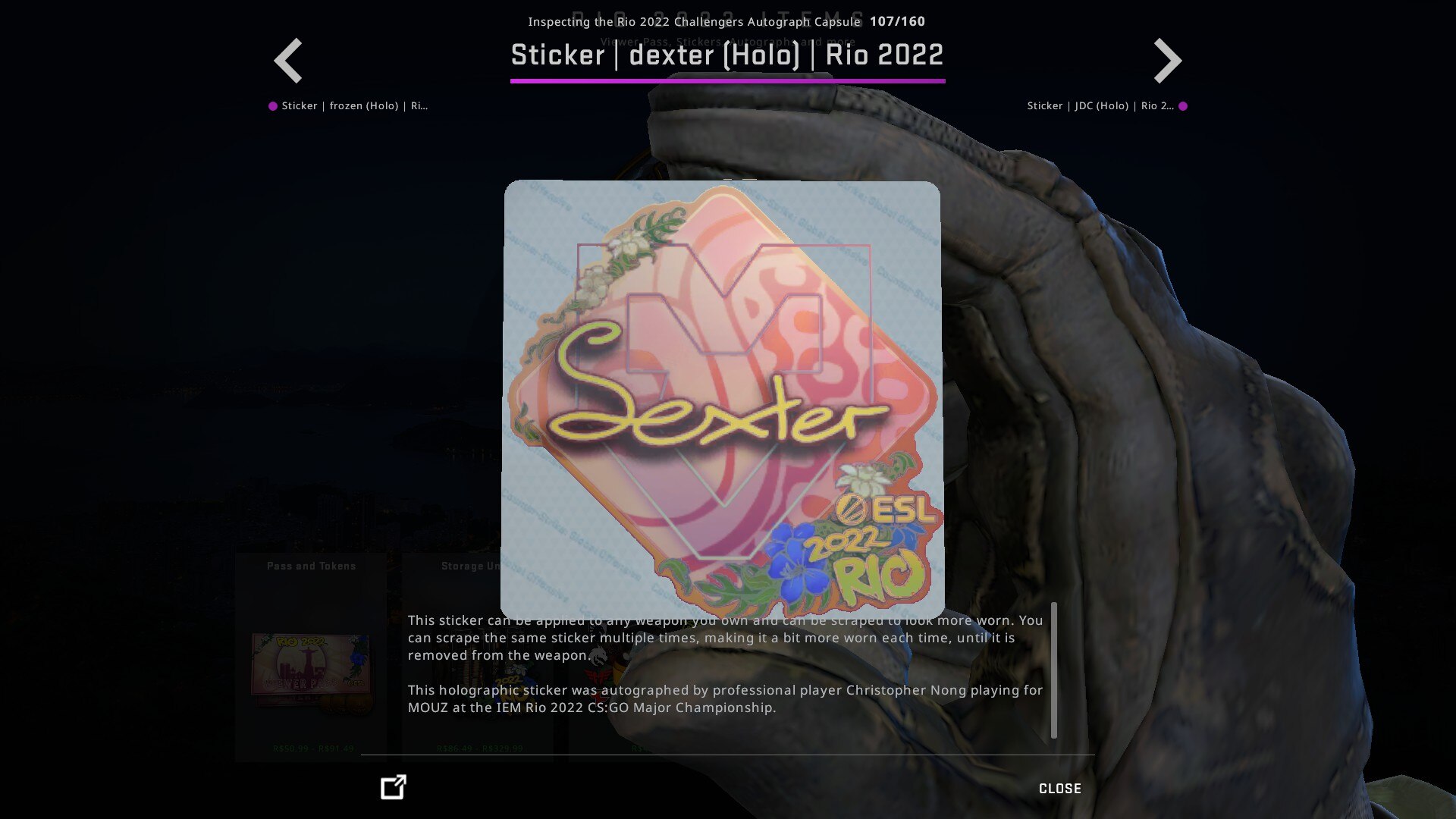Screen dimensions: 1456x819
Task: Open the Pass and Tokens section
Action: point(311,565)
